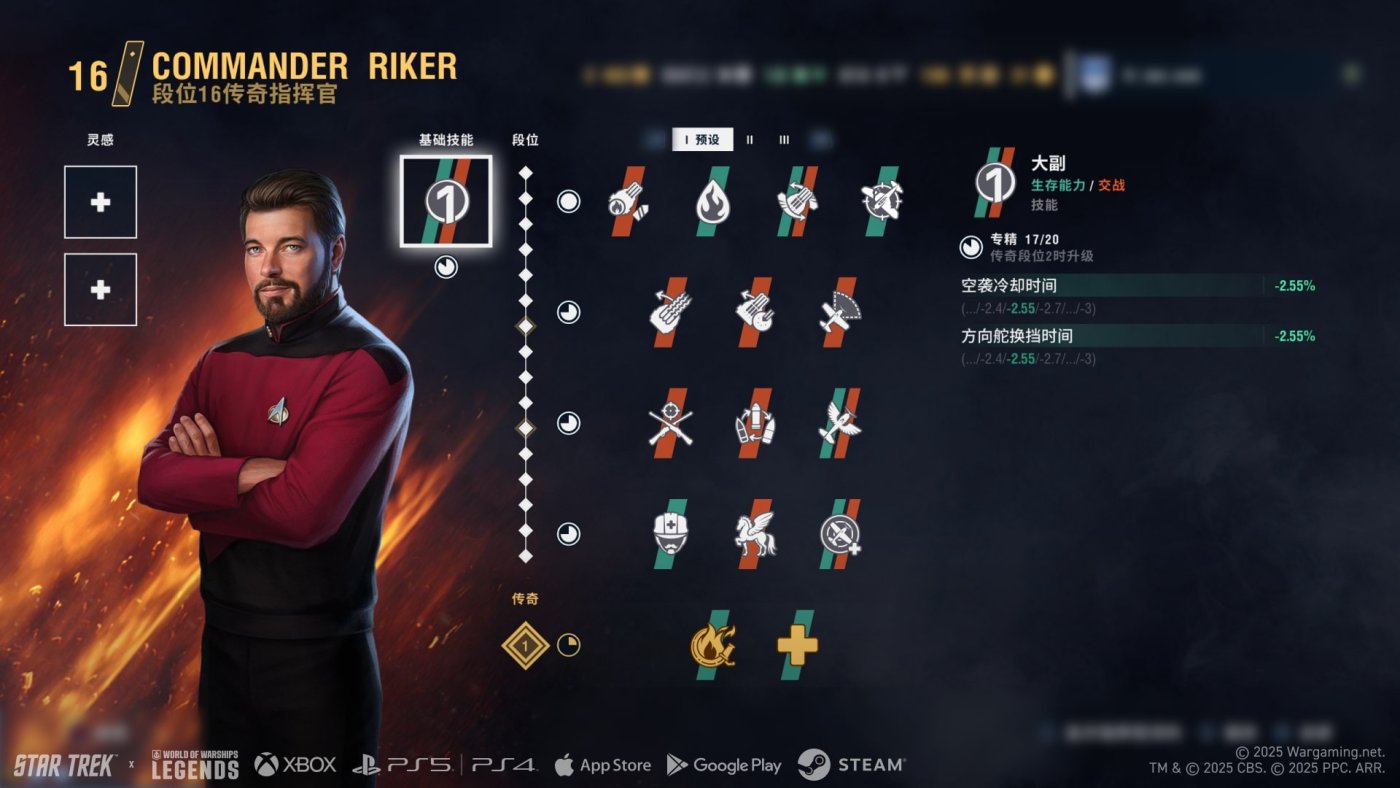Select the helmet with medical cross skill
The image size is (1400, 788).
coord(671,534)
